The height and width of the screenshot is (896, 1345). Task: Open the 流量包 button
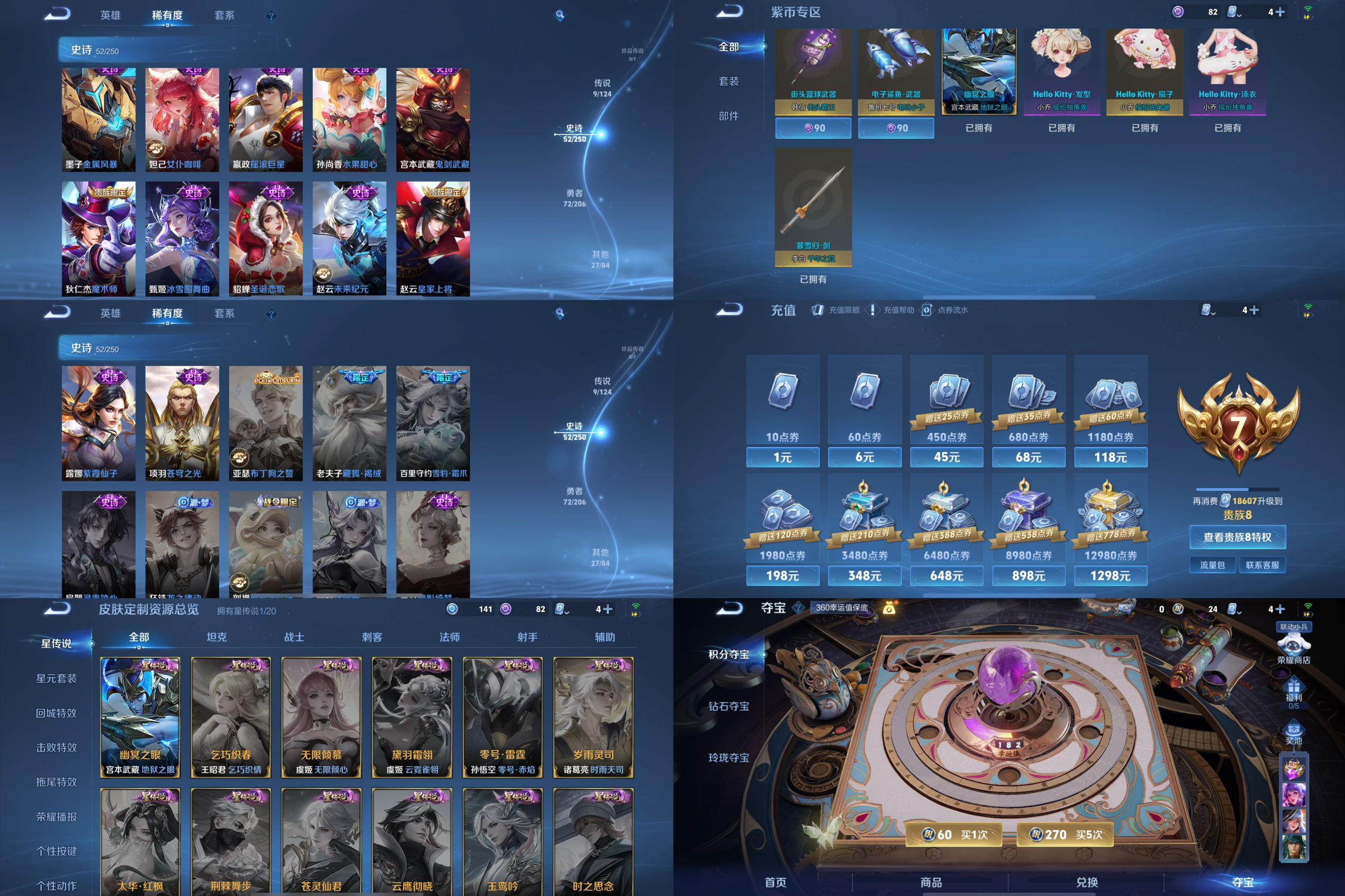coord(1212,565)
